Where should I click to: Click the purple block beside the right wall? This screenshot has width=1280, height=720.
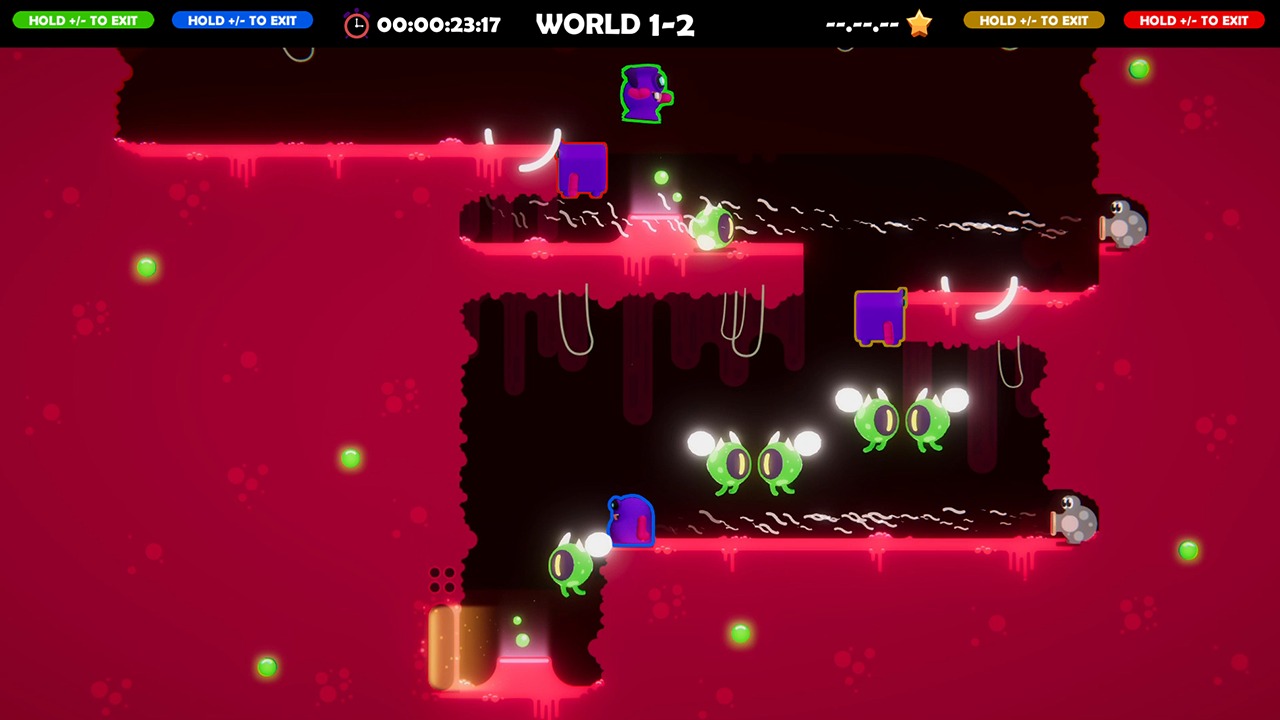(881, 318)
